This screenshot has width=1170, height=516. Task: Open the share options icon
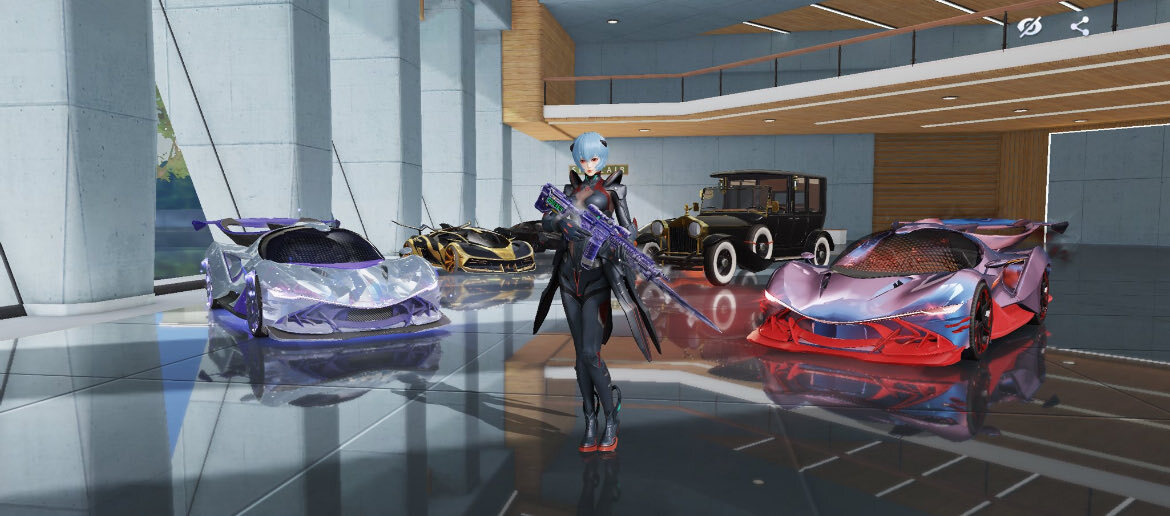tap(1079, 26)
